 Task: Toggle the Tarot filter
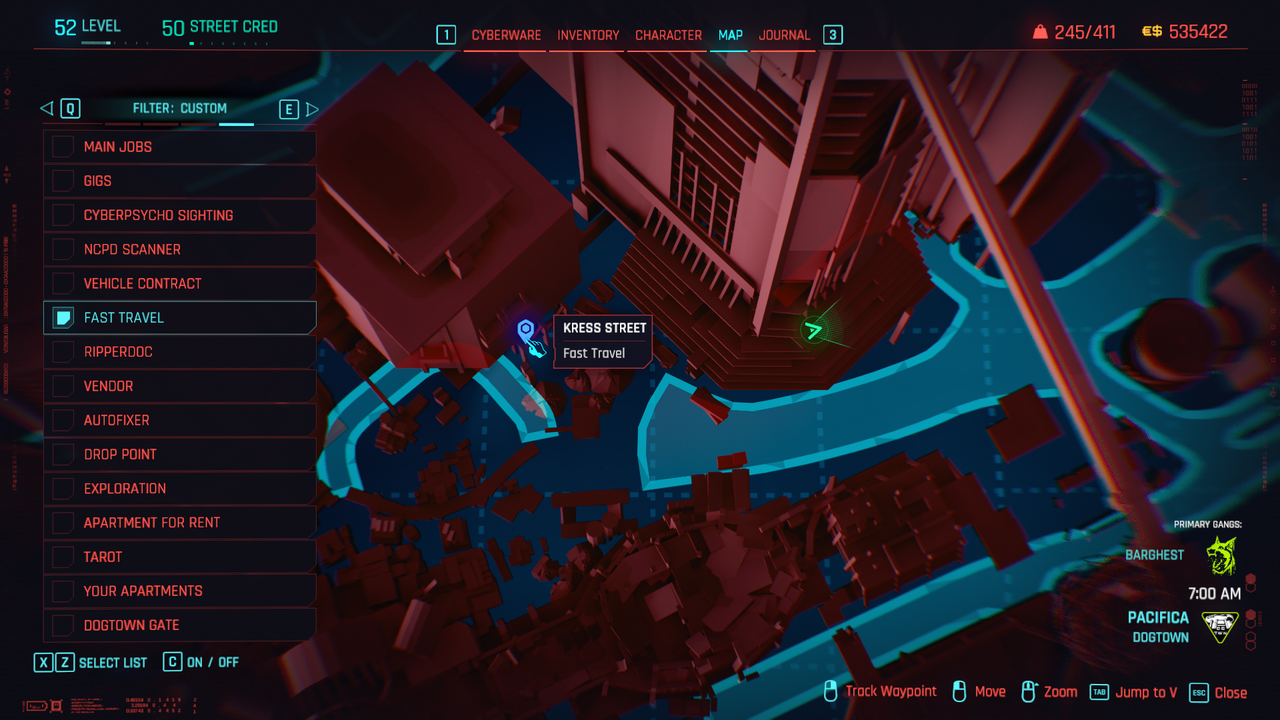coord(63,557)
